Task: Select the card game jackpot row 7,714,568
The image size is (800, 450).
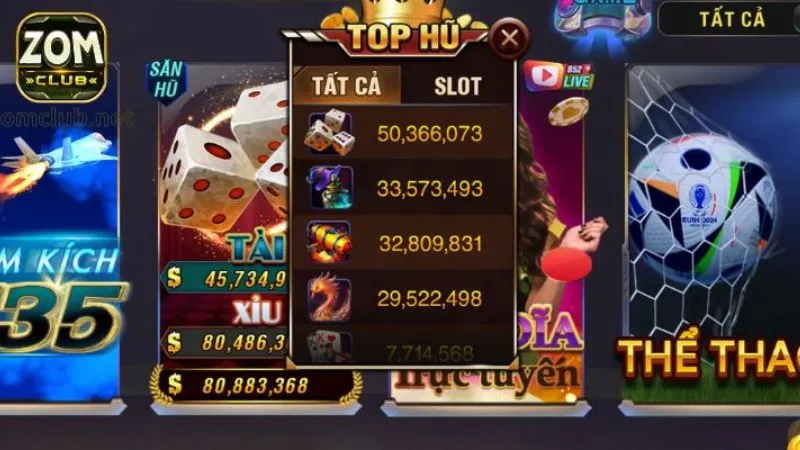Action: click(402, 351)
